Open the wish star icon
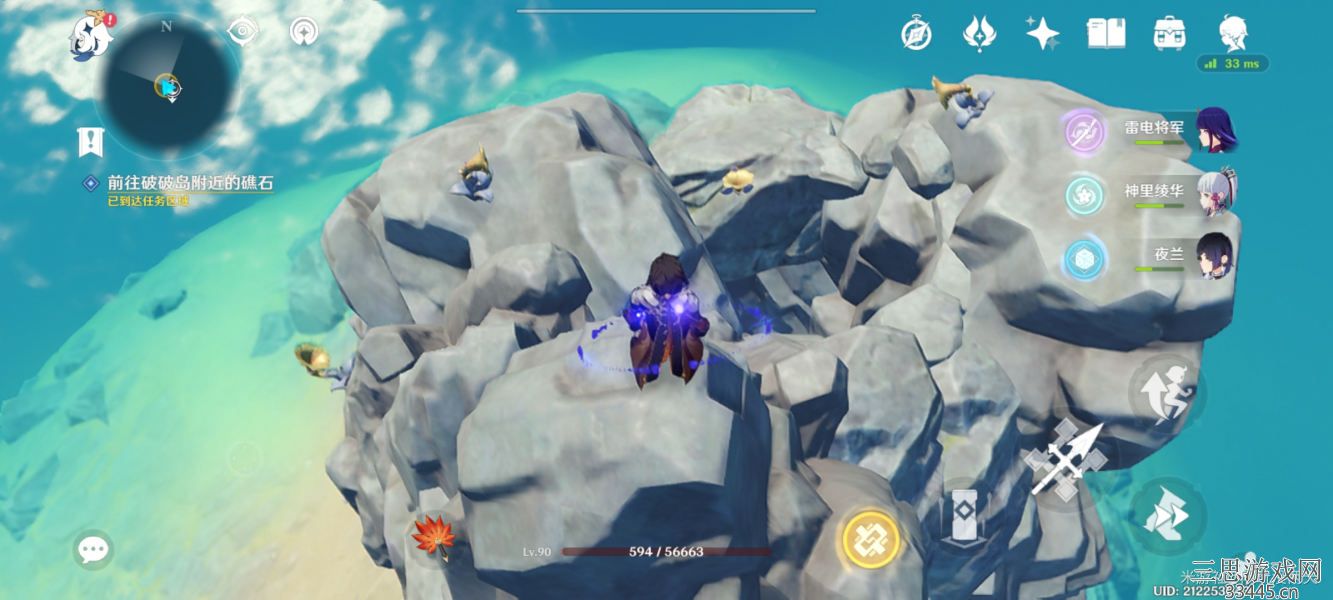This screenshot has height=600, width=1333. click(1042, 34)
